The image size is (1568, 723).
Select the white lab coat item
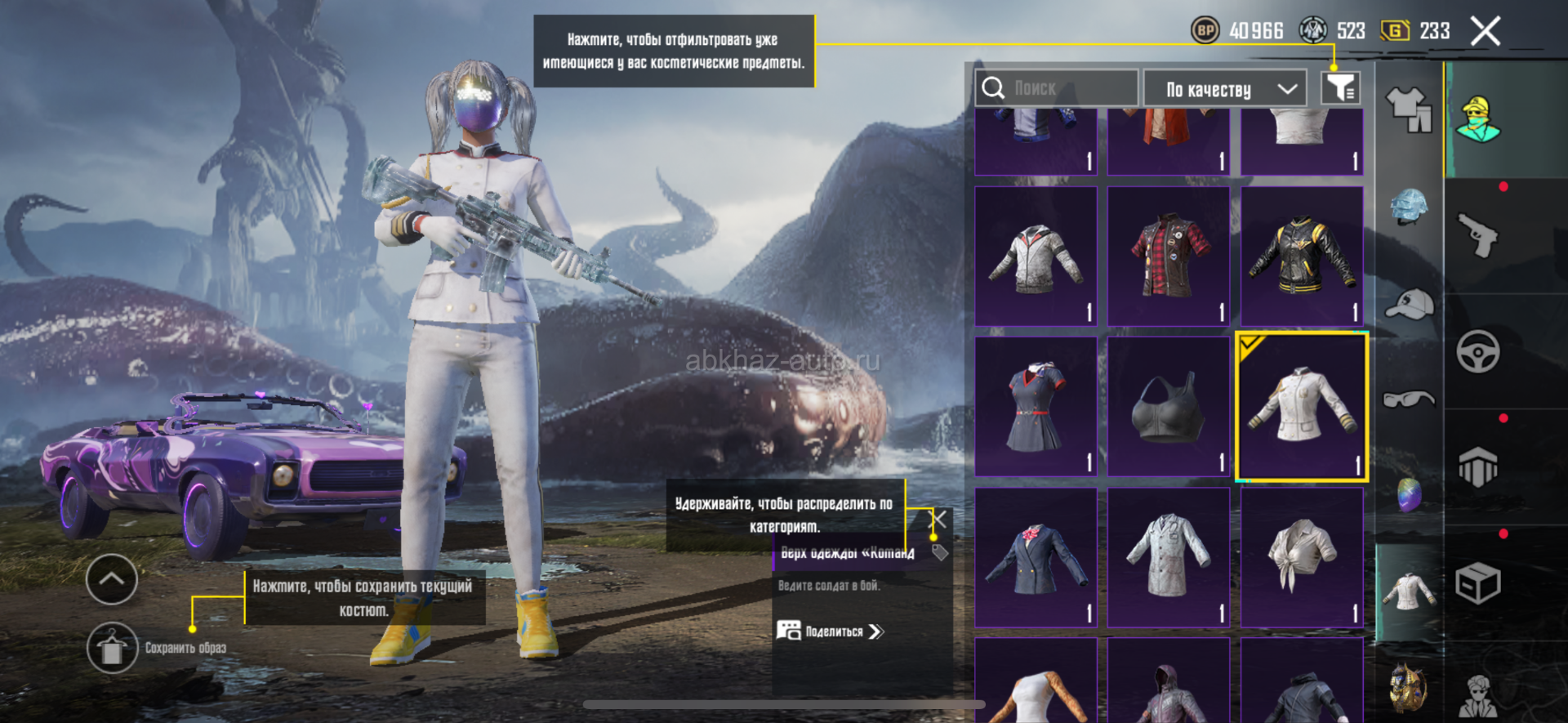[1169, 558]
